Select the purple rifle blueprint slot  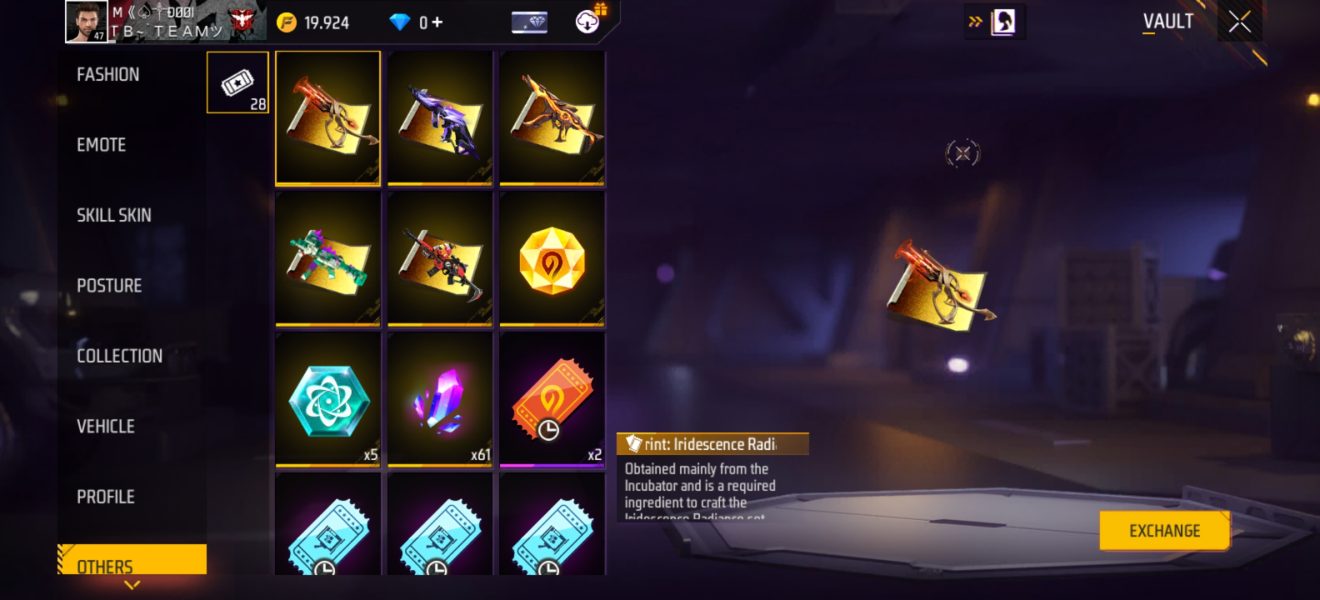[x=440, y=117]
